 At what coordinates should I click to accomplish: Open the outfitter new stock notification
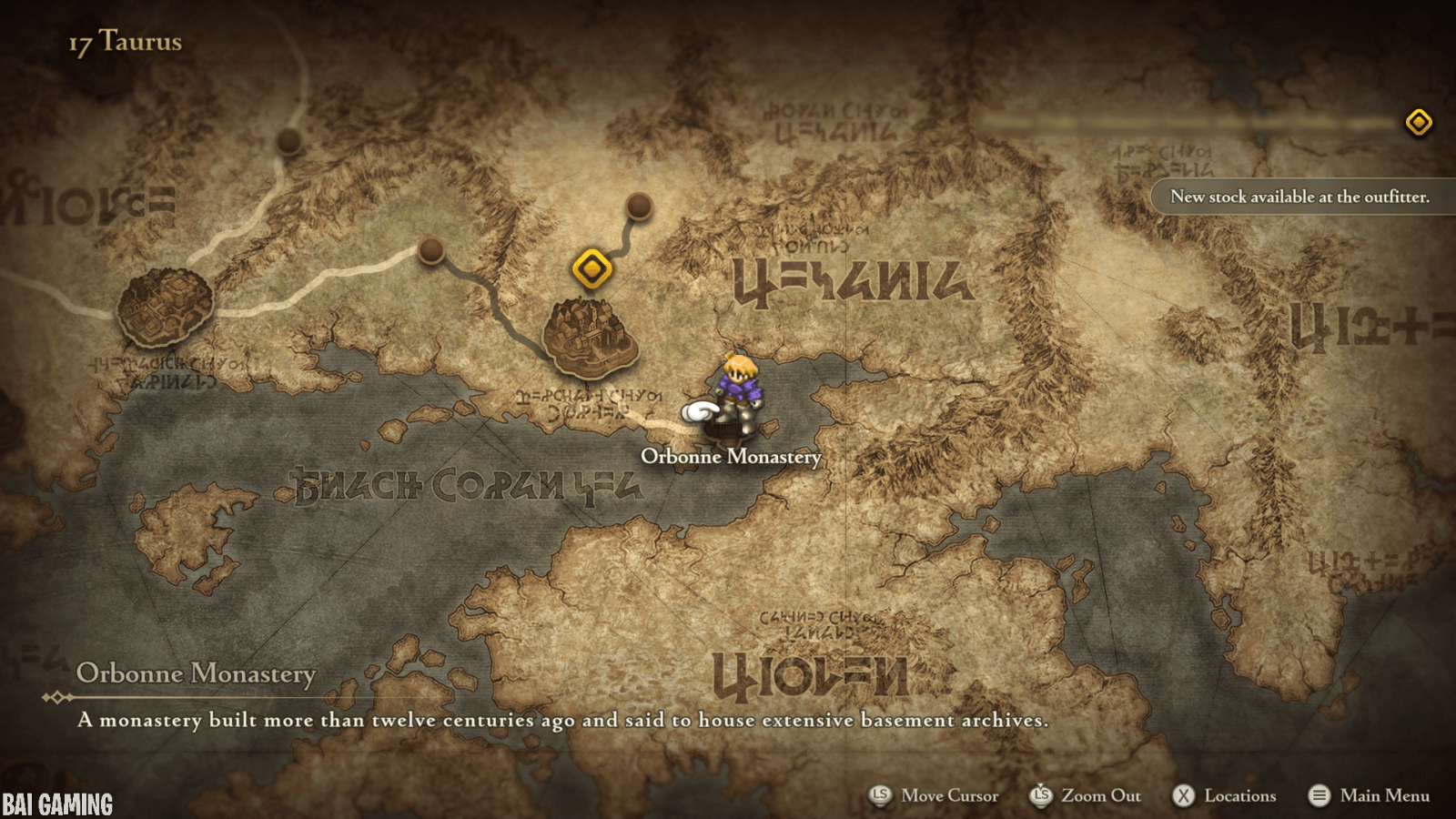coord(1299,197)
